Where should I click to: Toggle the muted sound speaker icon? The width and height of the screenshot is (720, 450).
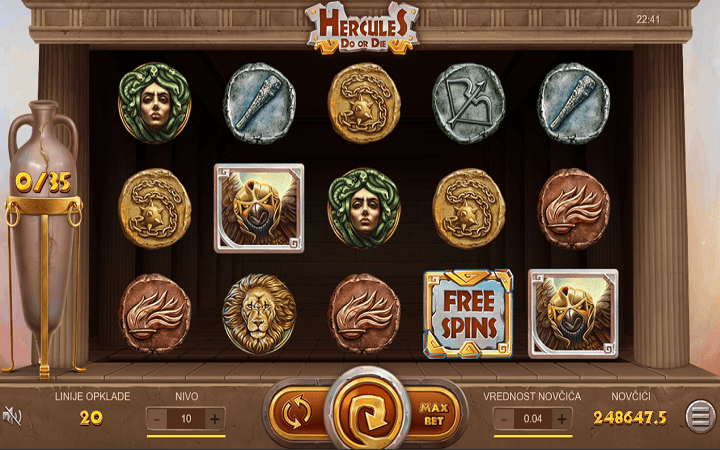(x=12, y=415)
